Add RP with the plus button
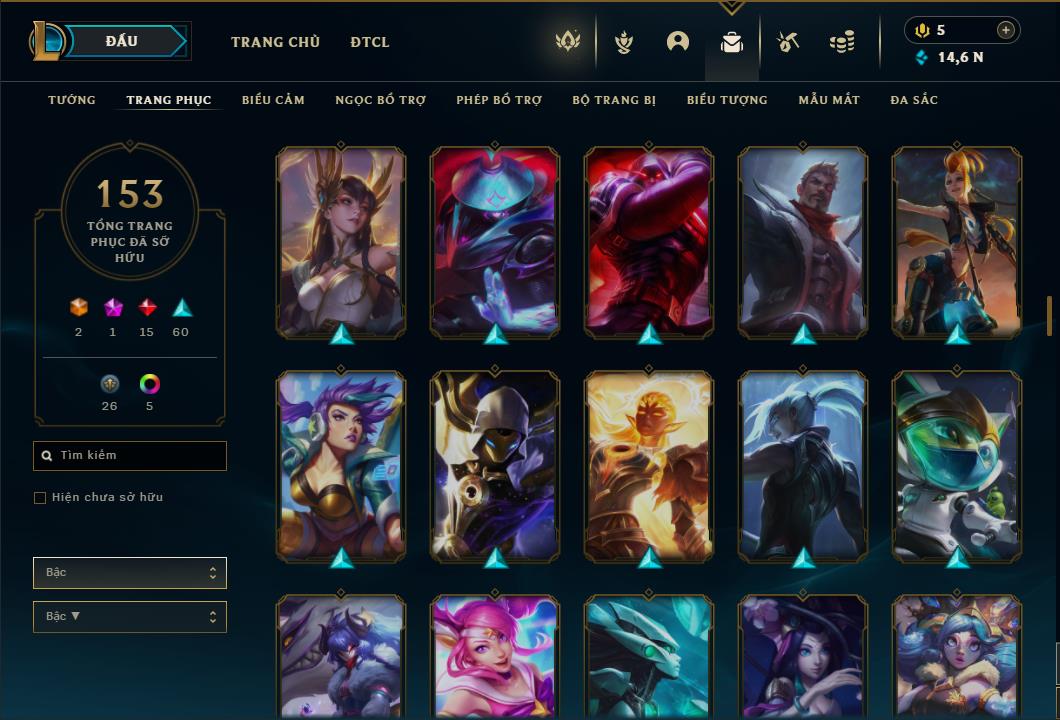The image size is (1060, 720). 1006,30
